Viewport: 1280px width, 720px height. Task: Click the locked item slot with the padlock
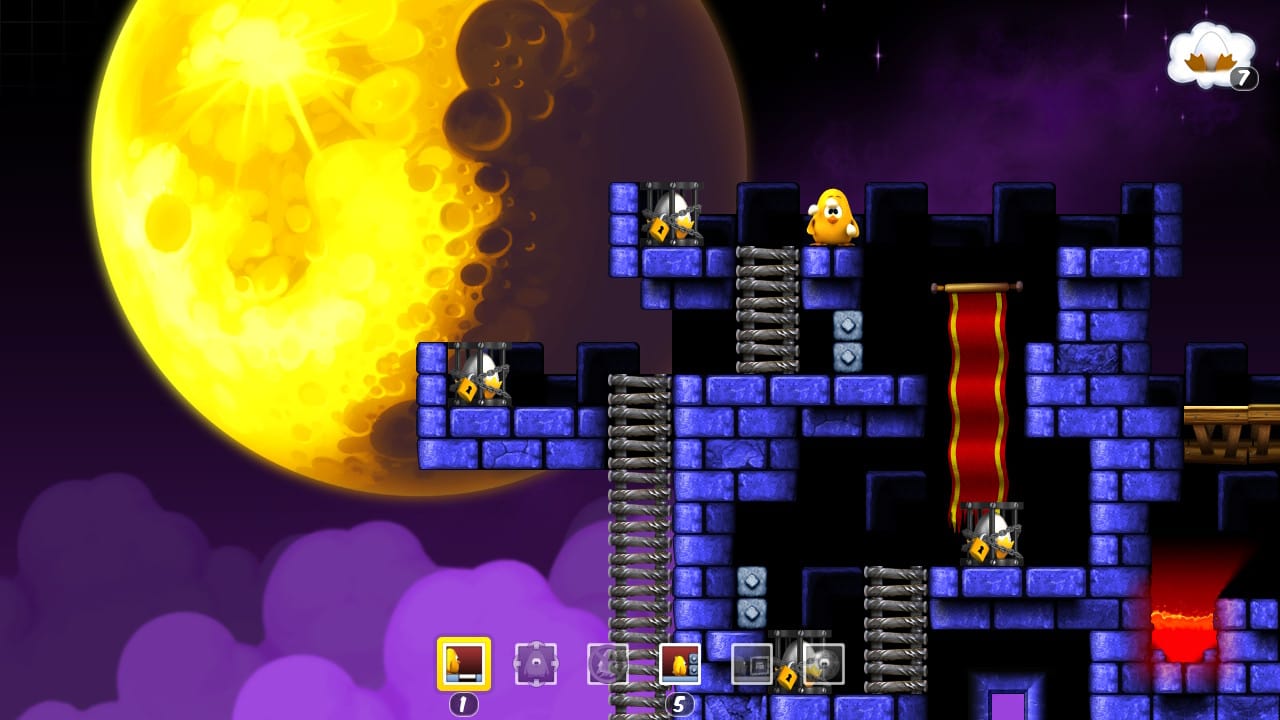tap(750, 662)
